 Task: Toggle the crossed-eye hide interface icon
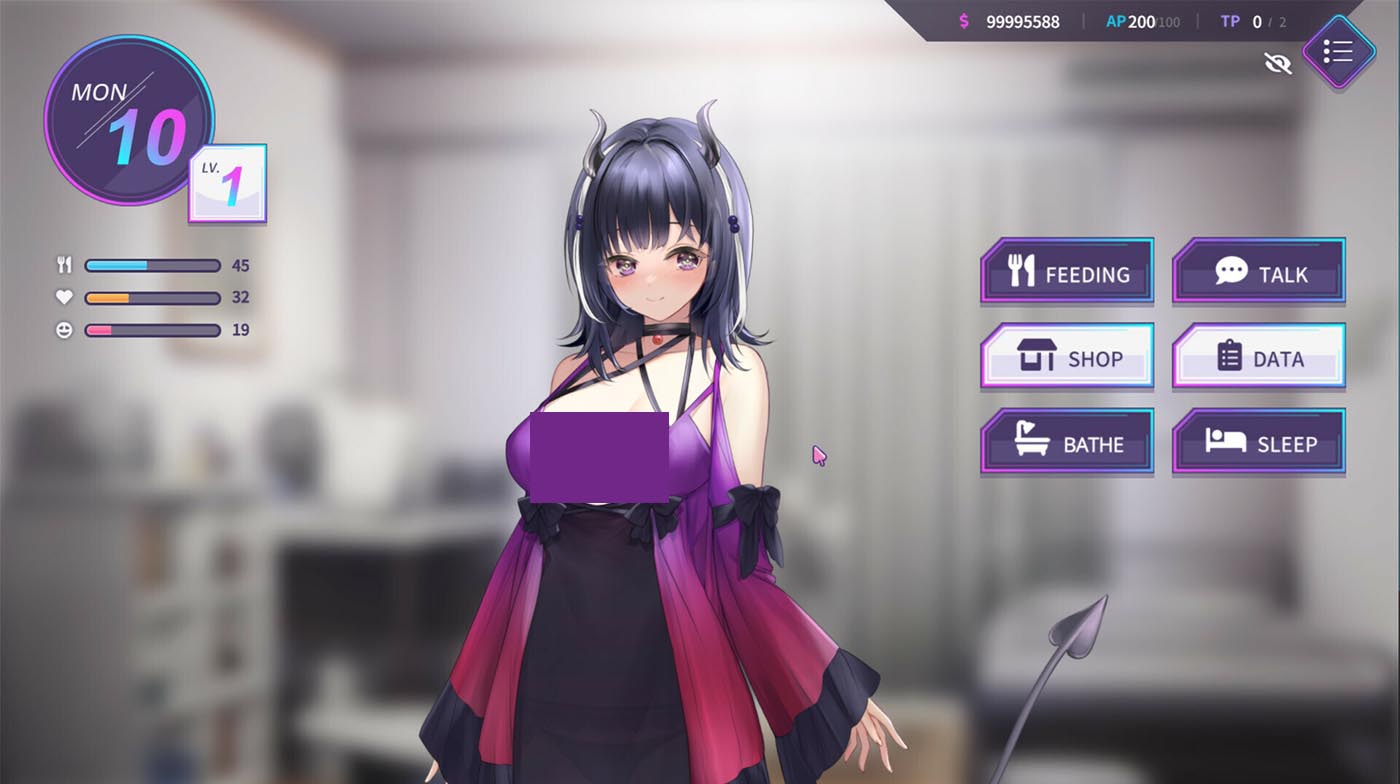tap(1277, 64)
